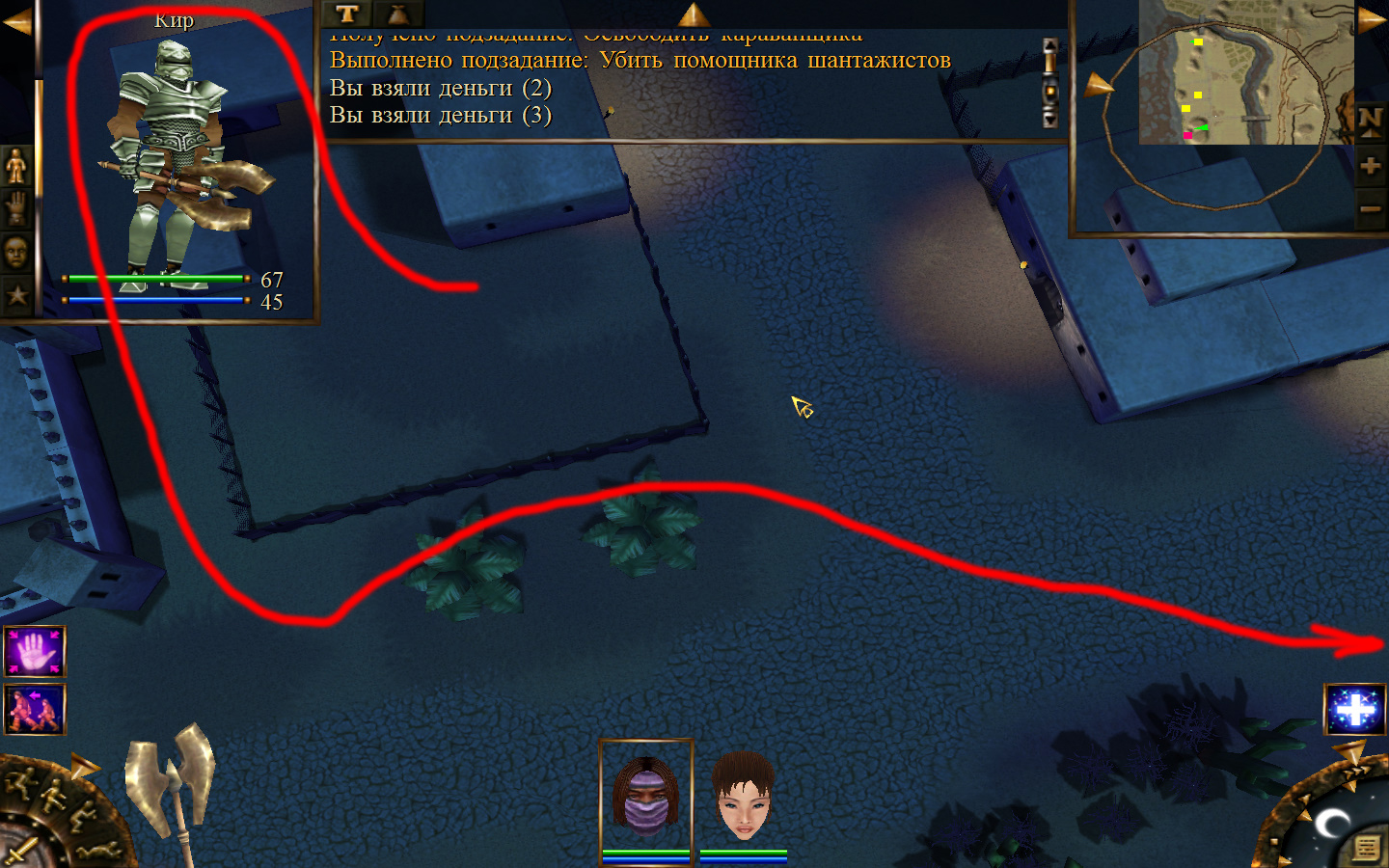Cast the glowing cross healing spell
Image resolution: width=1389 pixels, height=868 pixels.
(1354, 710)
